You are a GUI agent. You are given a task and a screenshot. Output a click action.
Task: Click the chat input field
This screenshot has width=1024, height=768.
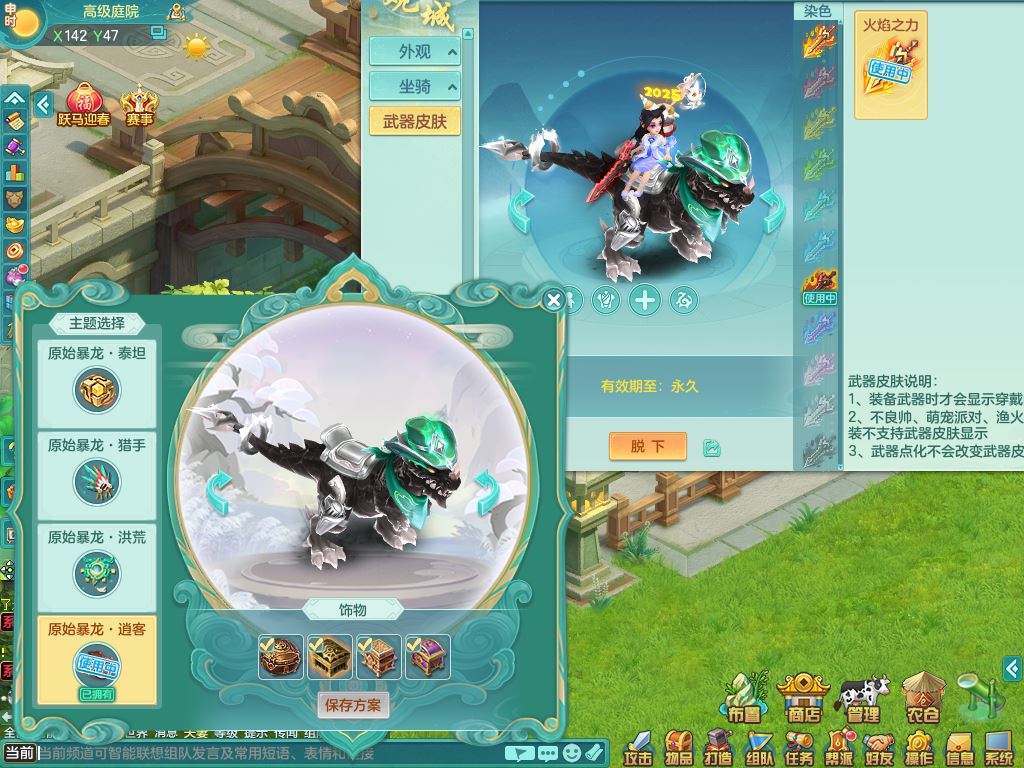tap(270, 753)
